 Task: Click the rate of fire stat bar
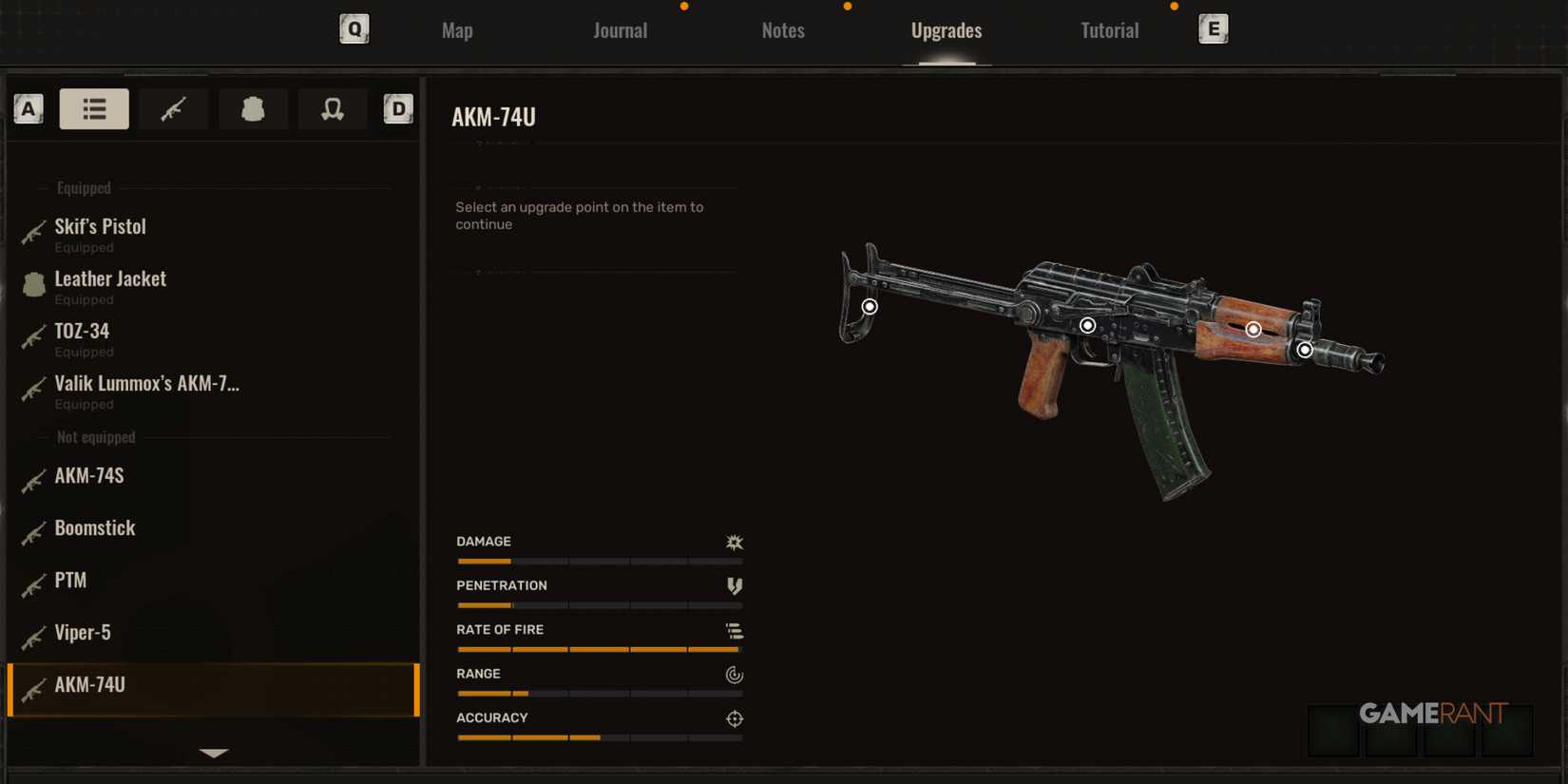coord(599,649)
